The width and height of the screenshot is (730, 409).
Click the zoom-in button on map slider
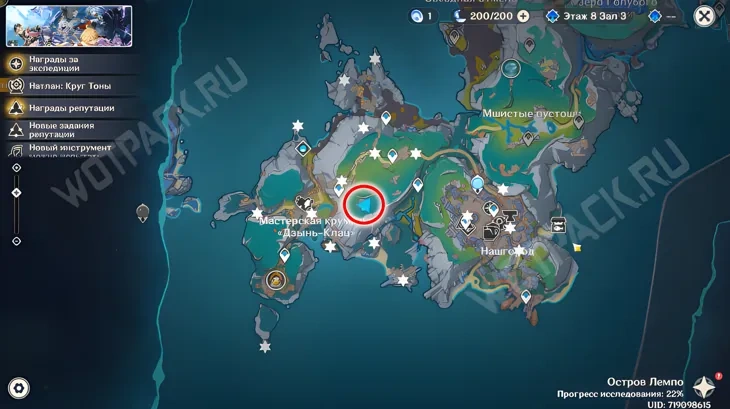click(x=16, y=168)
